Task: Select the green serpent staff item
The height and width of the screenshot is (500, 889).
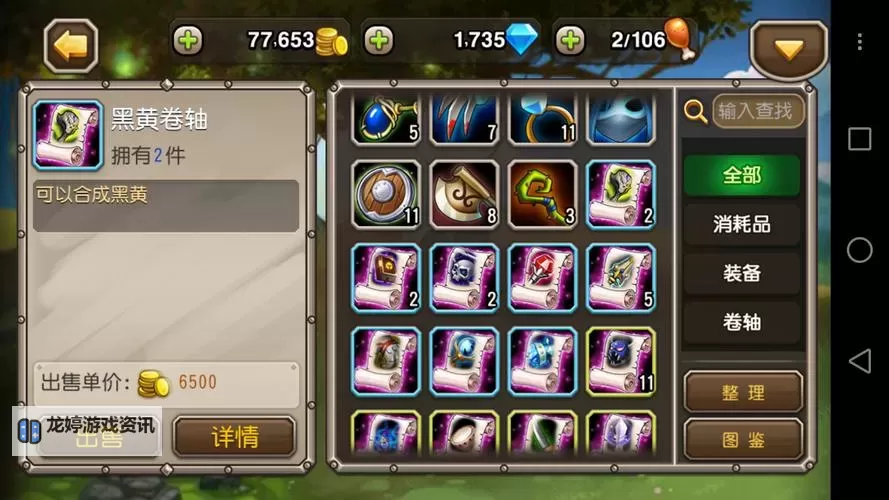Action: click(542, 195)
